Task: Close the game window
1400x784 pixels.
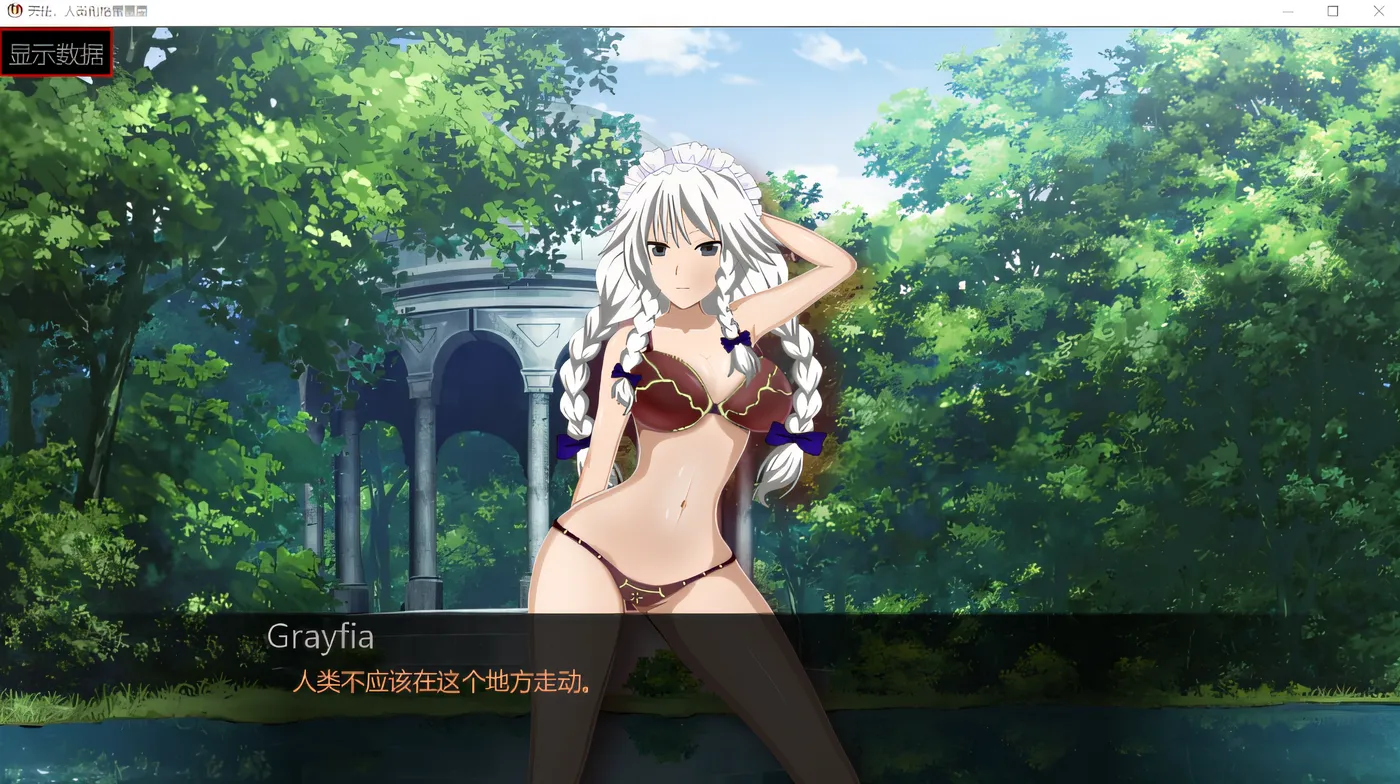Action: point(1378,11)
